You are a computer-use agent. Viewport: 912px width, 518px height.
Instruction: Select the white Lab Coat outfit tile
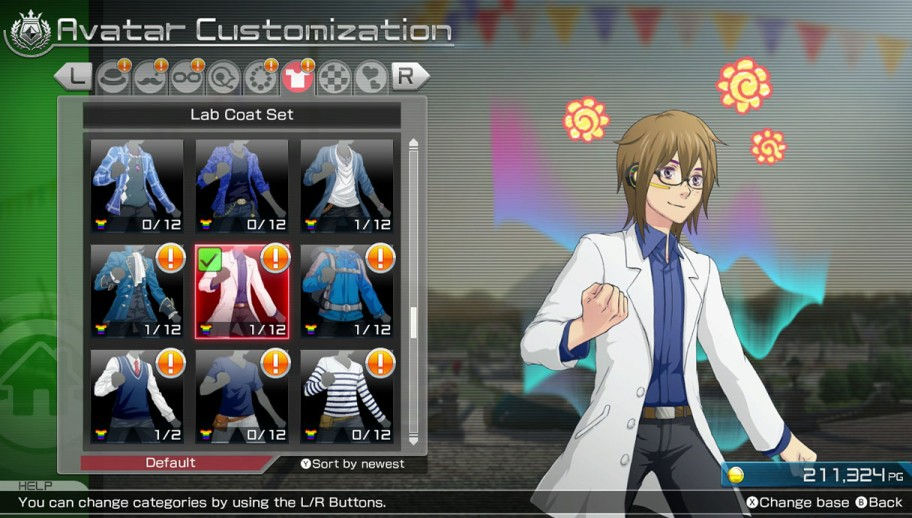tap(243, 291)
